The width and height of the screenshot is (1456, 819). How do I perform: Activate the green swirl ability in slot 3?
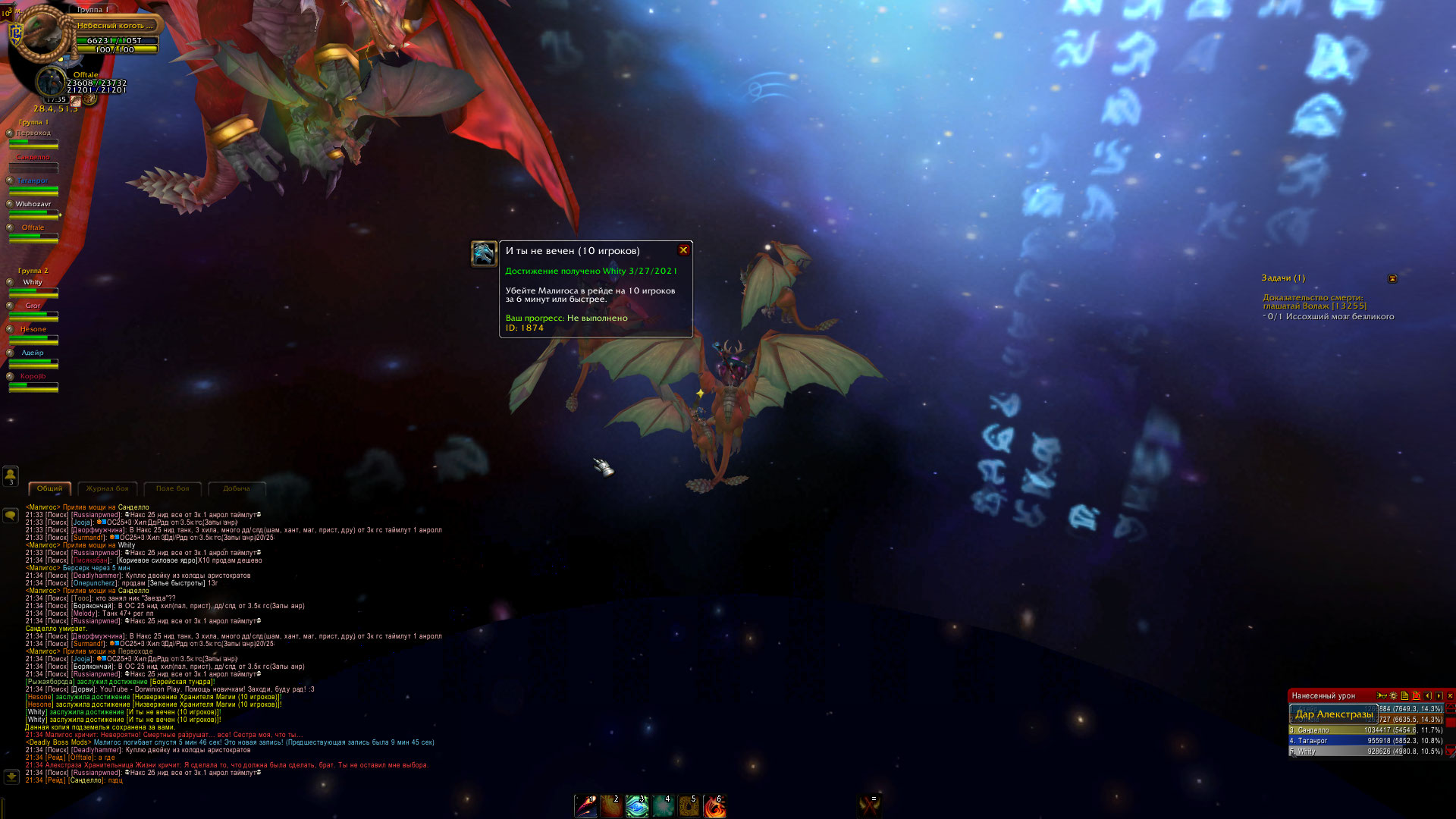coord(637,806)
